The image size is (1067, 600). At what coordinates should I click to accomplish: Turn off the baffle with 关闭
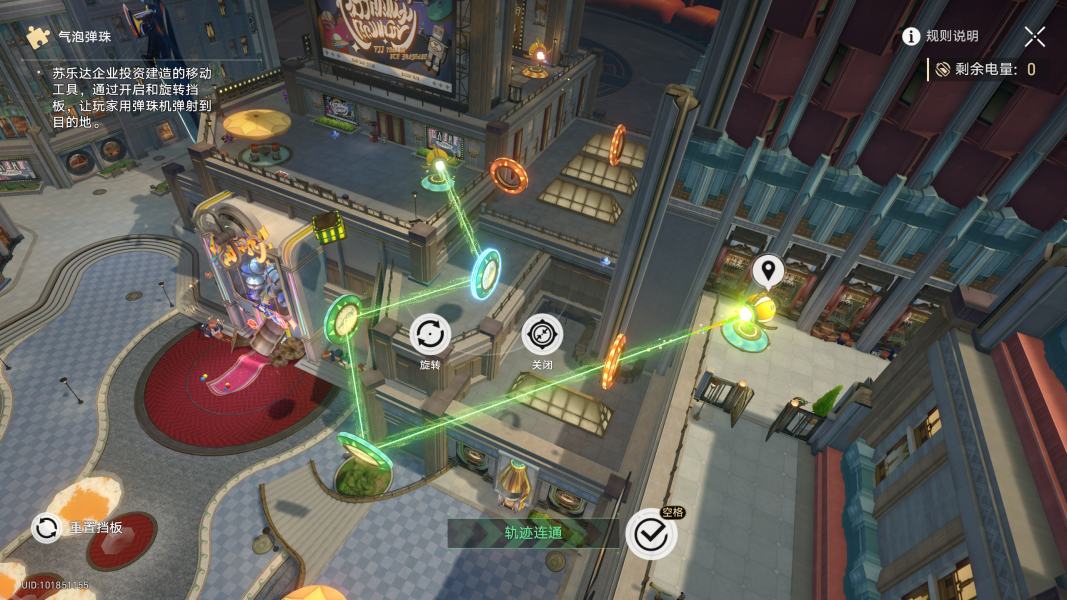(x=542, y=335)
